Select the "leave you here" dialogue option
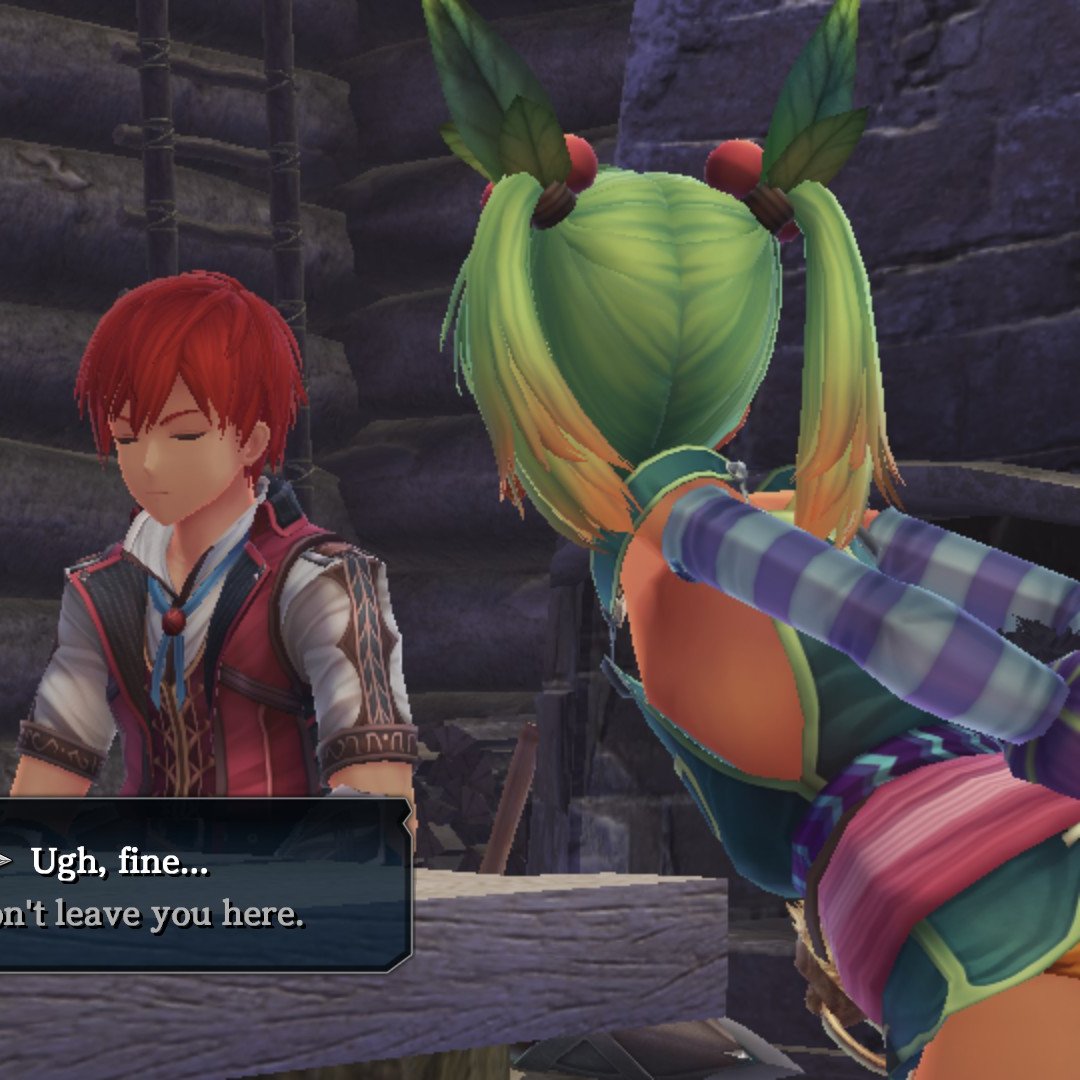The width and height of the screenshot is (1080, 1080). pyautogui.click(x=150, y=916)
